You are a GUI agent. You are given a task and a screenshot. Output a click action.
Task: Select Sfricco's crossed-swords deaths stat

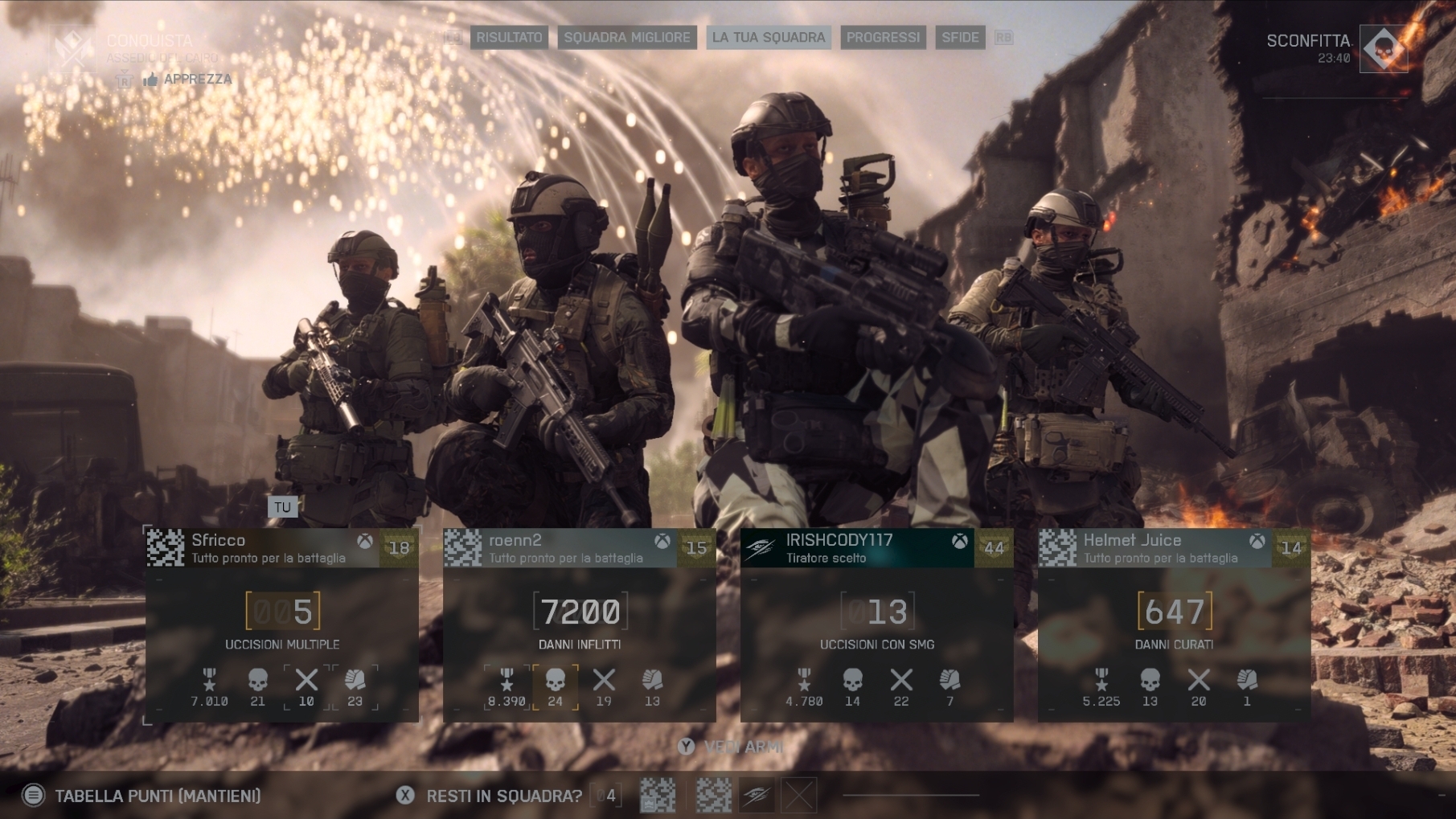[306, 687]
